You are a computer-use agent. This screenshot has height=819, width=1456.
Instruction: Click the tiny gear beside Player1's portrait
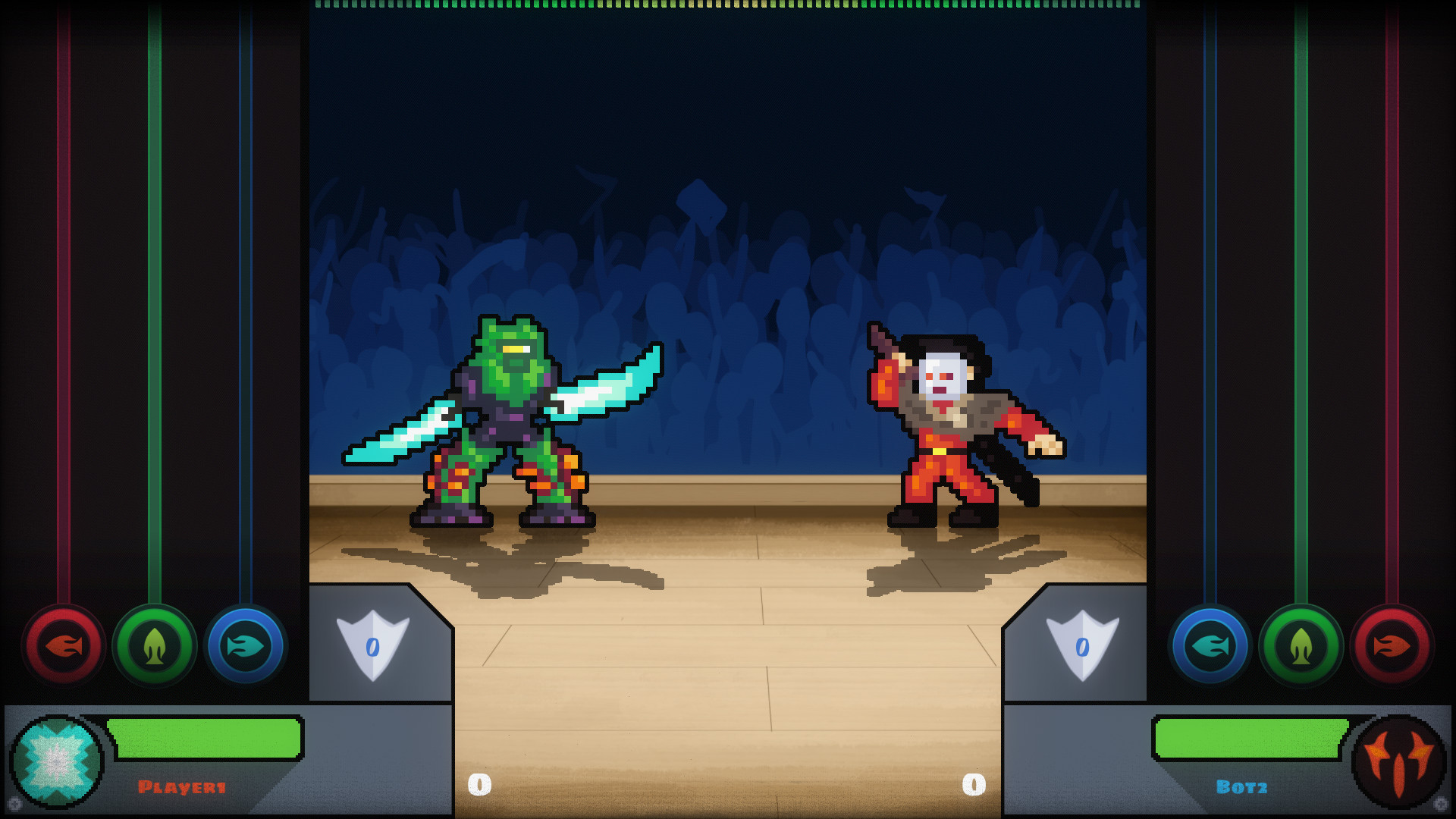coord(14,805)
